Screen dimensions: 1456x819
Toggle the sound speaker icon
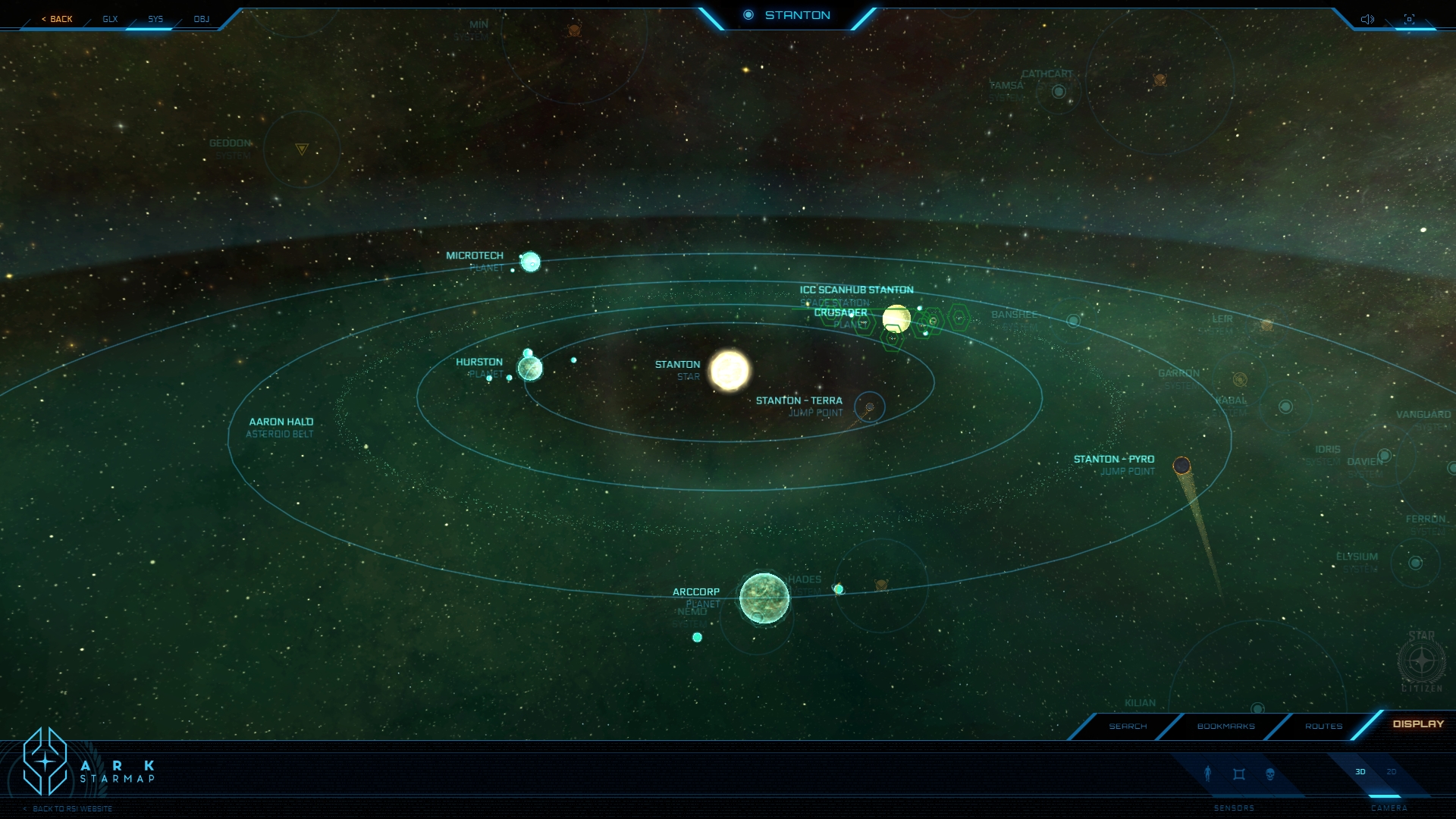point(1367,19)
